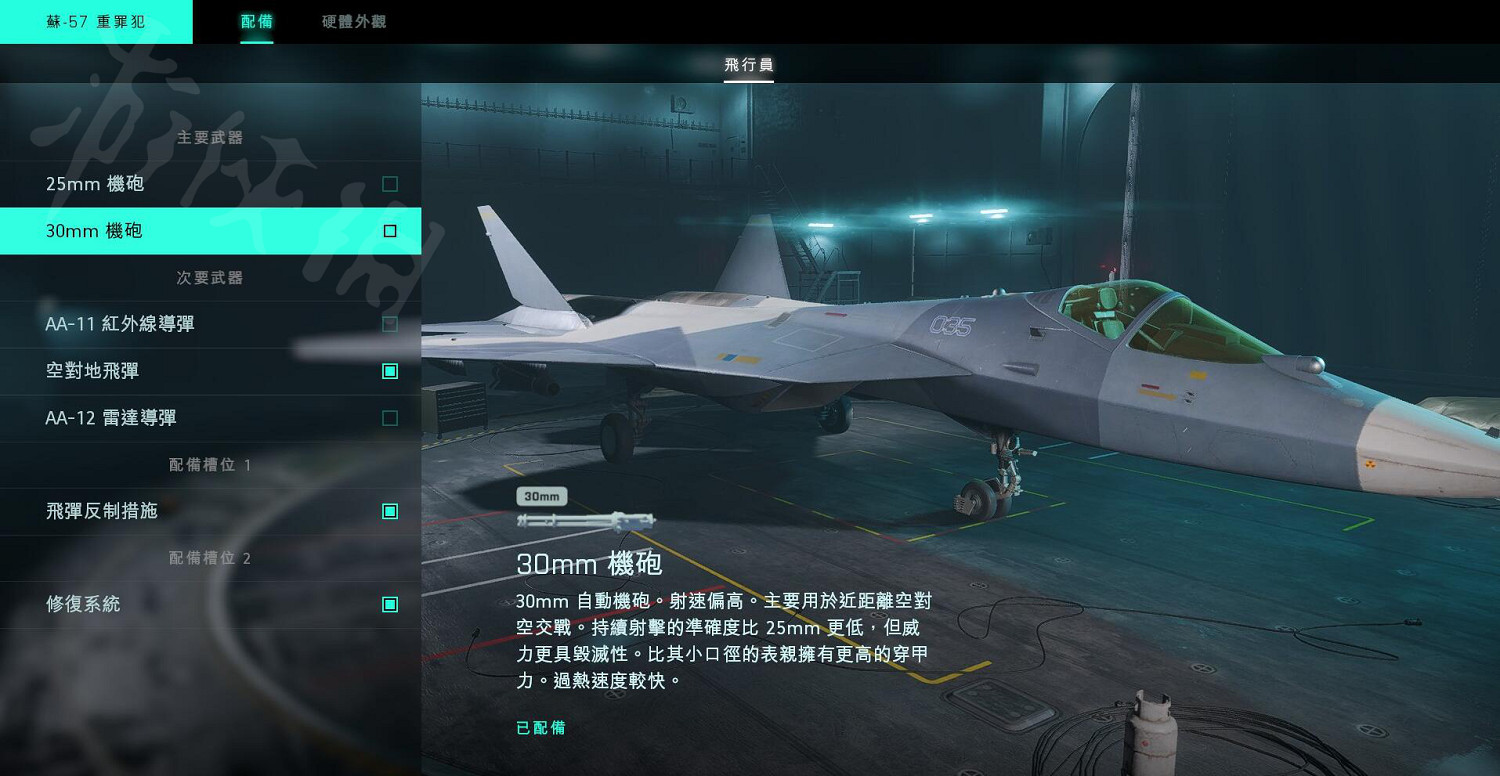Enable the 25mm 機砲 checkbox
Viewport: 1500px width, 776px height.
389,184
